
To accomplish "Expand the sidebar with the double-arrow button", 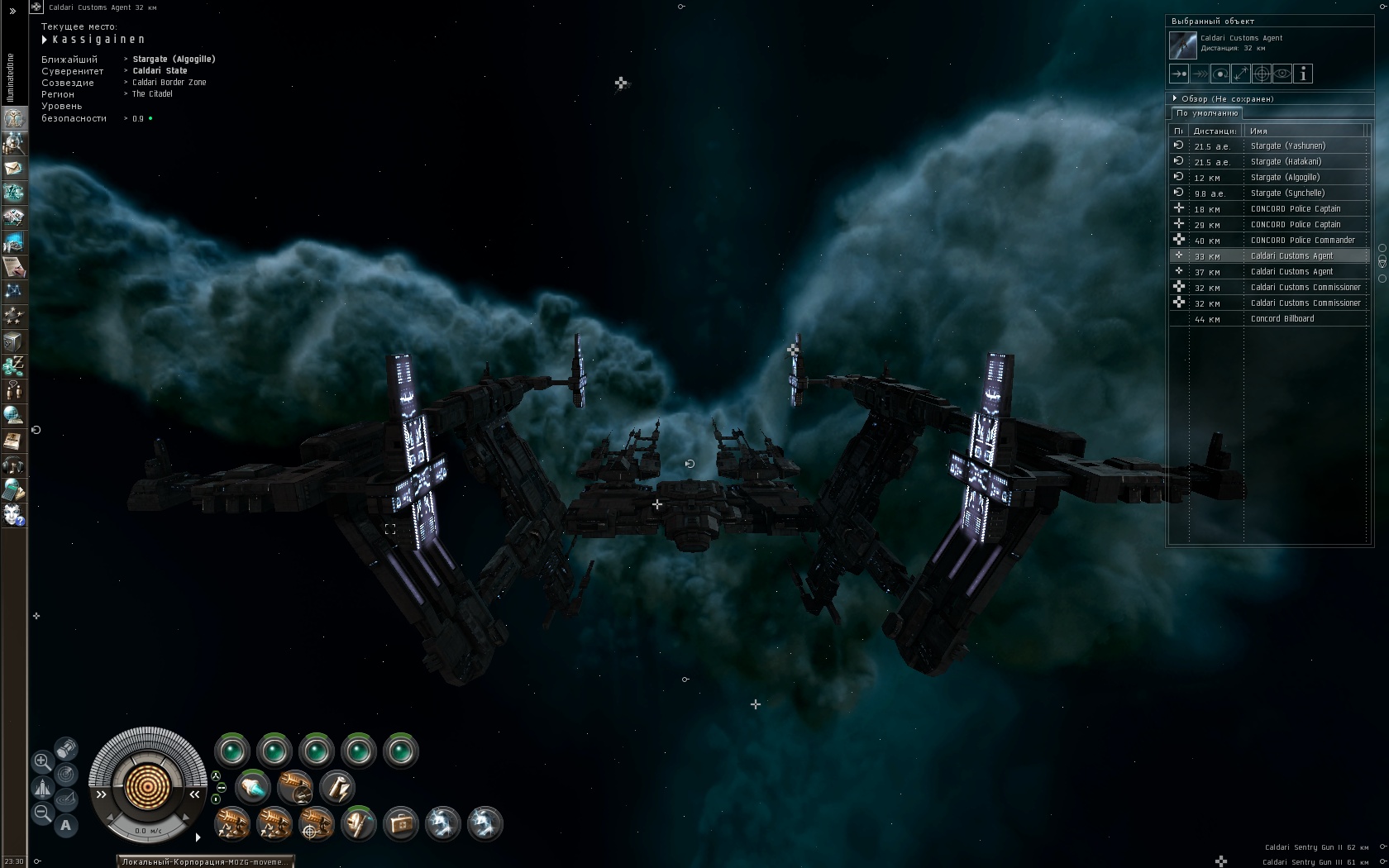I will pos(12,11).
